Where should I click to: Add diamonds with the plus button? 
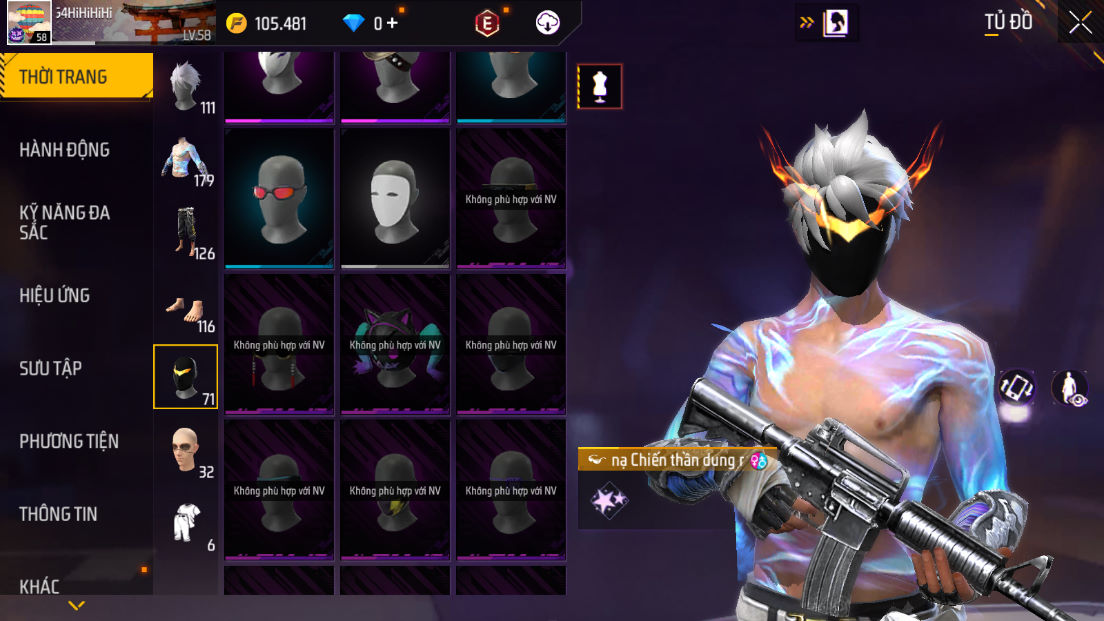[391, 23]
